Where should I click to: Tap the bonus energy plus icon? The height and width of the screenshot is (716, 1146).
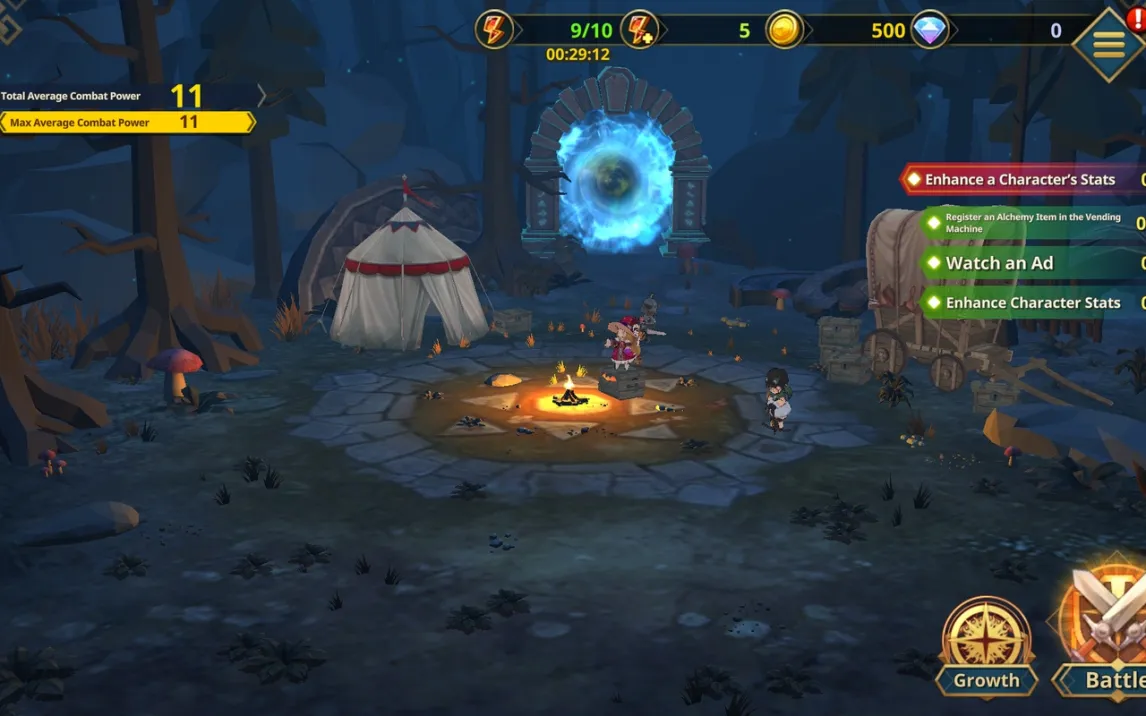pos(640,30)
